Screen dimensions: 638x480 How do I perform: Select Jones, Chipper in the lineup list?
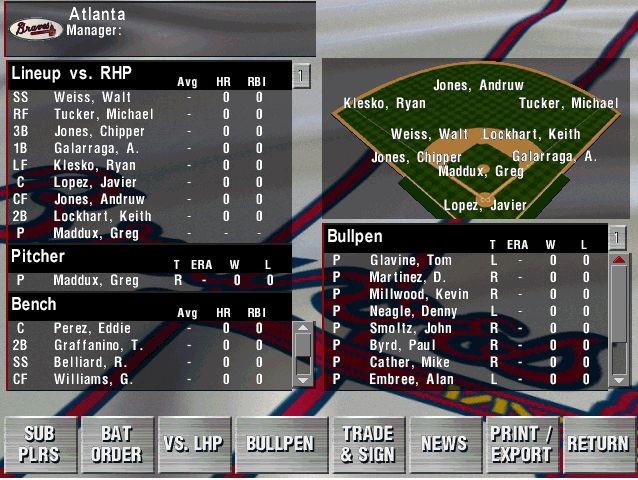(98, 131)
